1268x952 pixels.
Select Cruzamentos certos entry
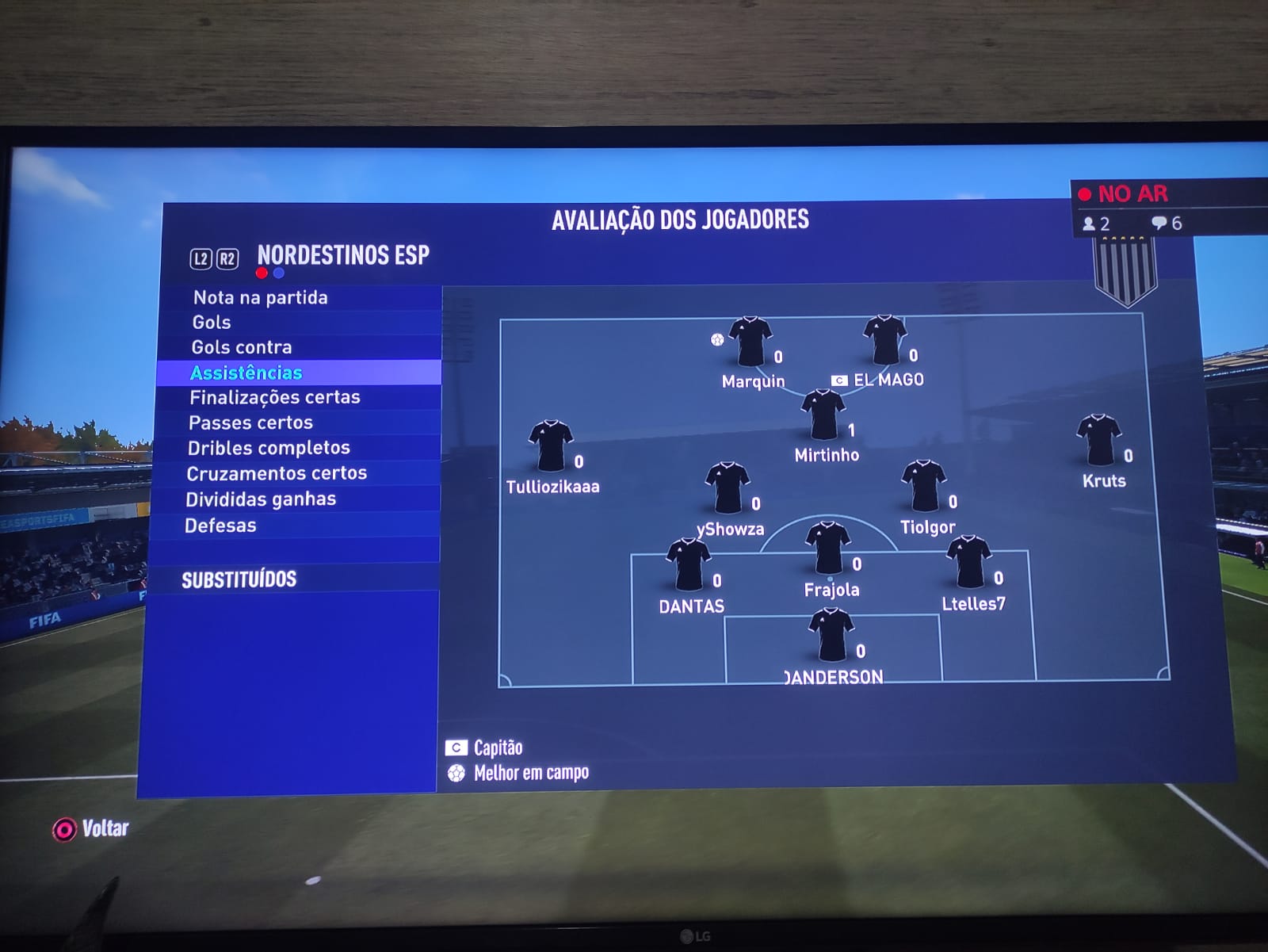277,473
